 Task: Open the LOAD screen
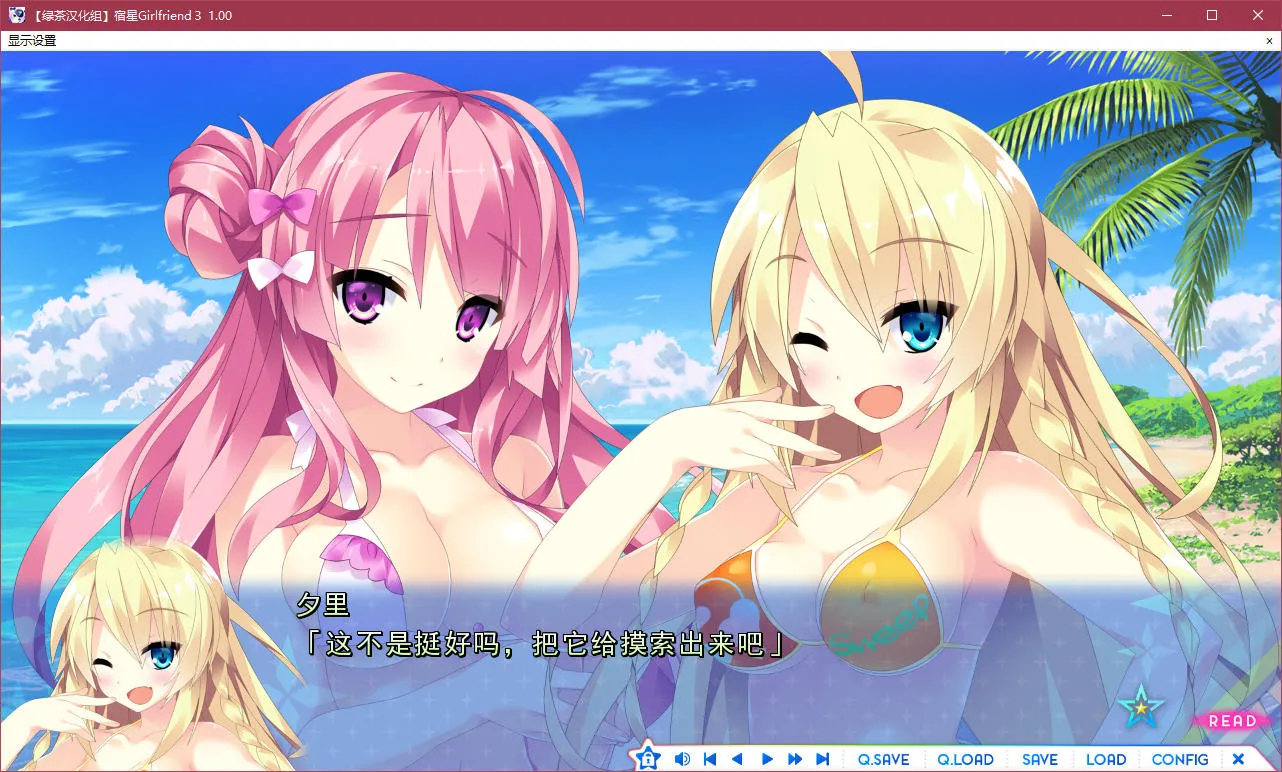(x=1106, y=759)
